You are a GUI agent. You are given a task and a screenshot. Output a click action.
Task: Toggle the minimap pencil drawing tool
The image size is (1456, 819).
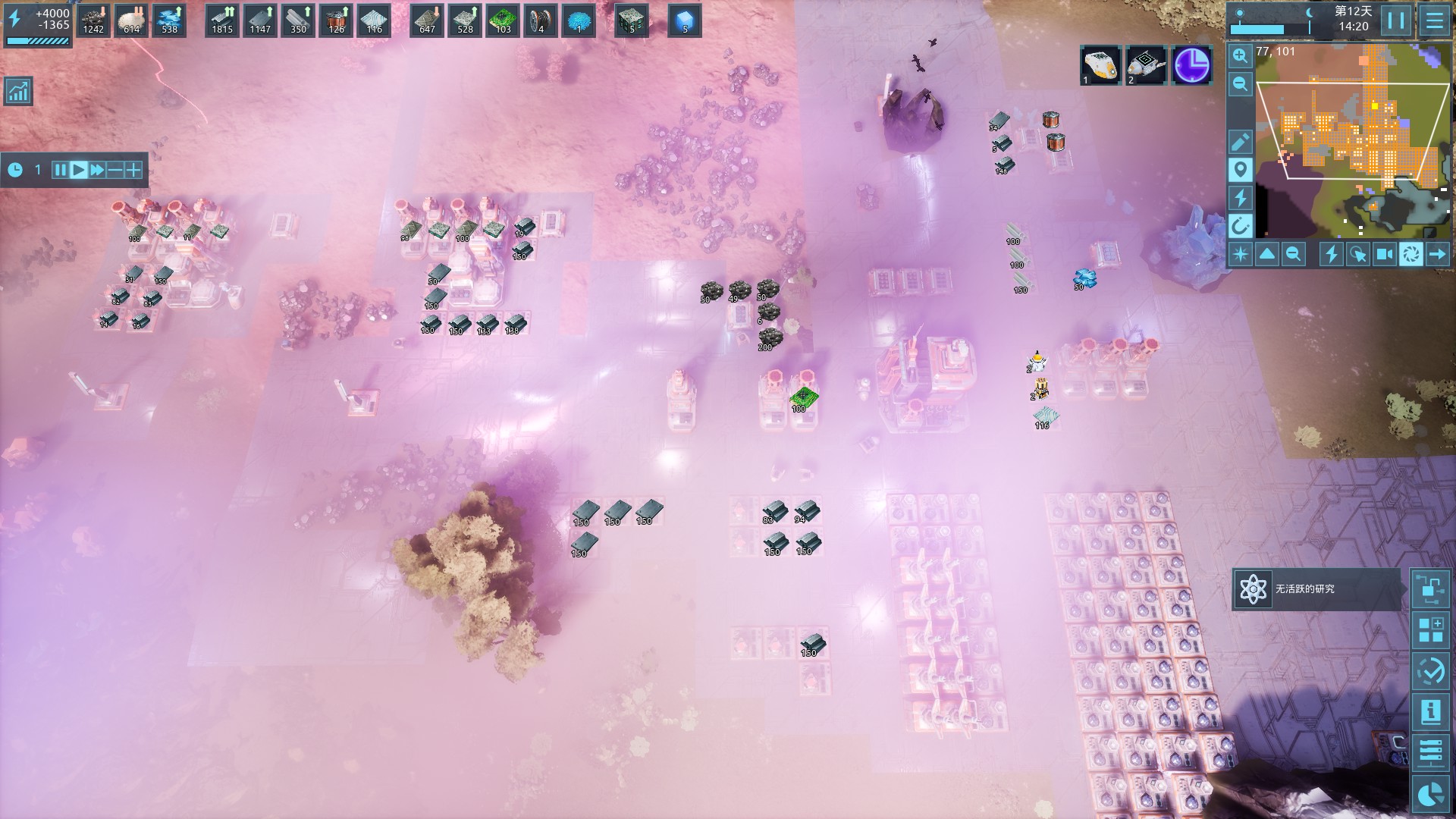point(1241,142)
